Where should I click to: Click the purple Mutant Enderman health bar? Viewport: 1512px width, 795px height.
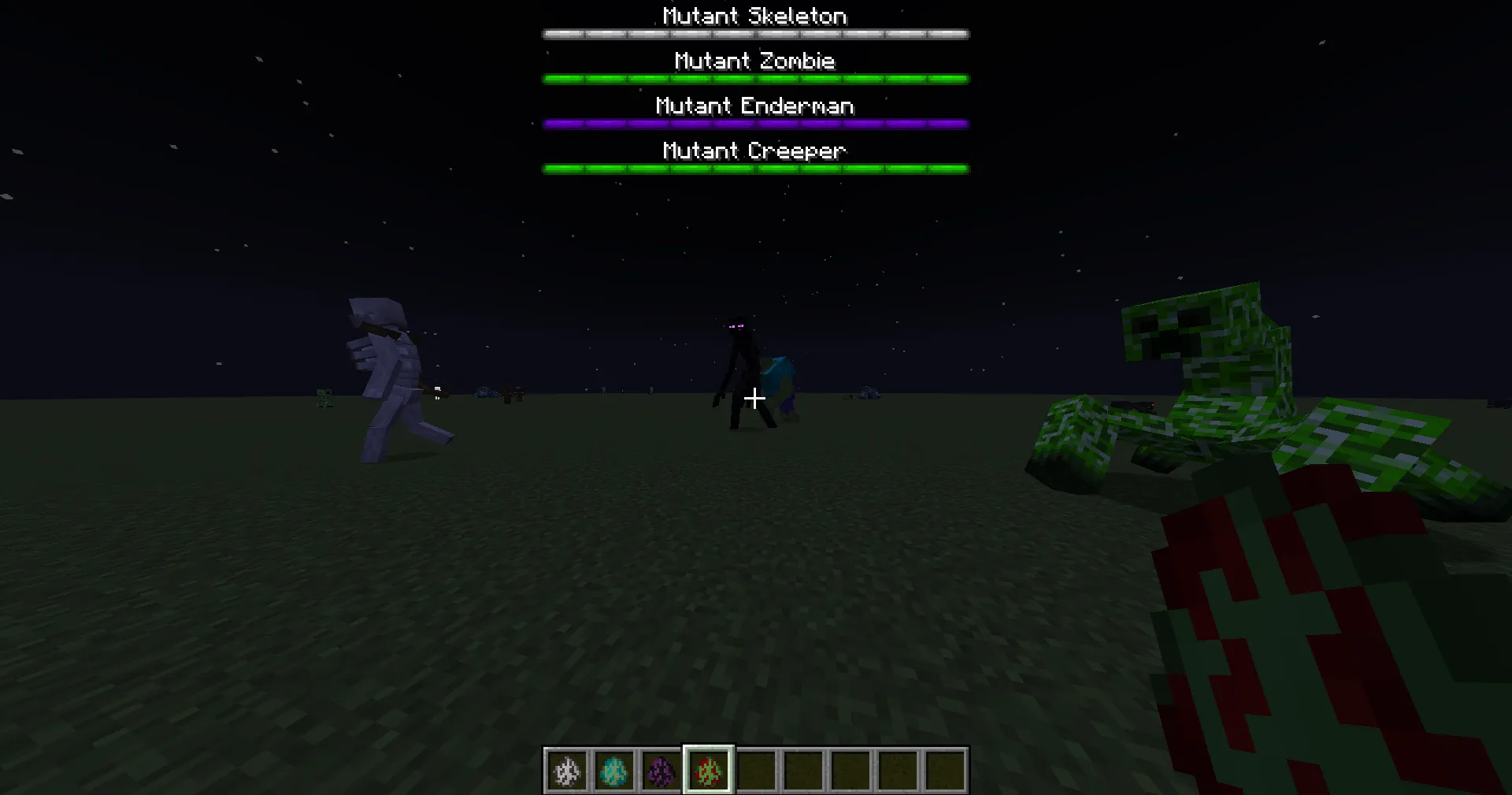[x=754, y=123]
